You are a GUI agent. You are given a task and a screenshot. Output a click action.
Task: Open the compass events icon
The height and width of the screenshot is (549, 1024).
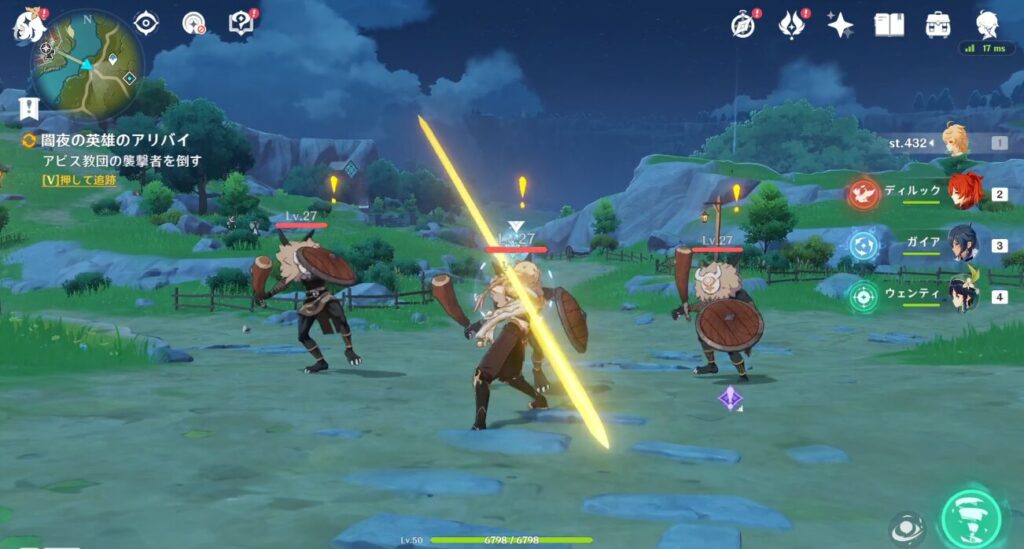click(x=742, y=24)
